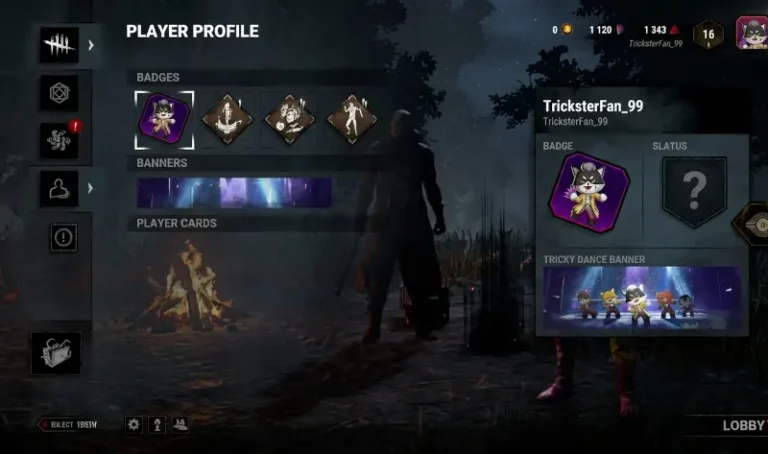Click the question mark status emblem
768x454 pixels.
[x=694, y=191]
